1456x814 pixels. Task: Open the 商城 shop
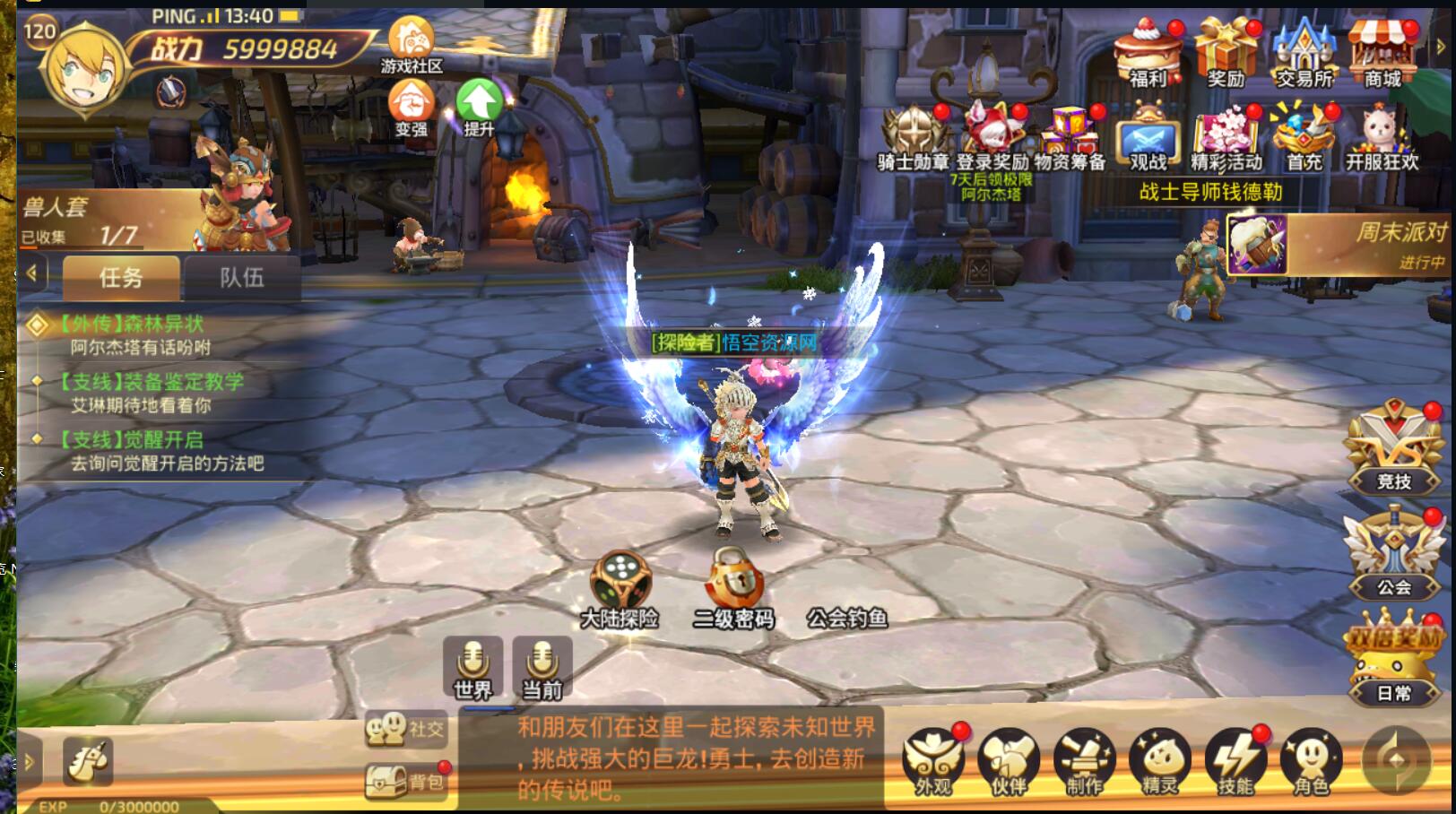tap(1382, 54)
